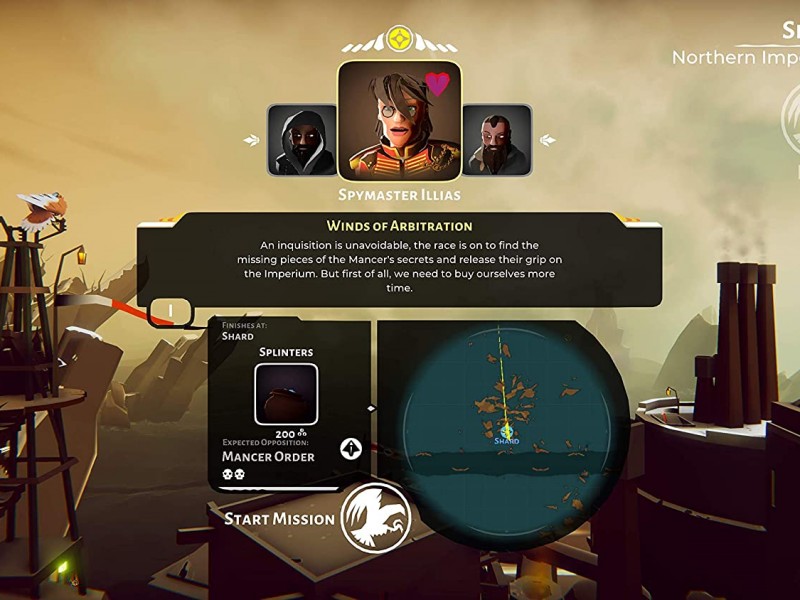The height and width of the screenshot is (600, 800).
Task: Click the mission step I marker
Action: pyautogui.click(x=171, y=312)
